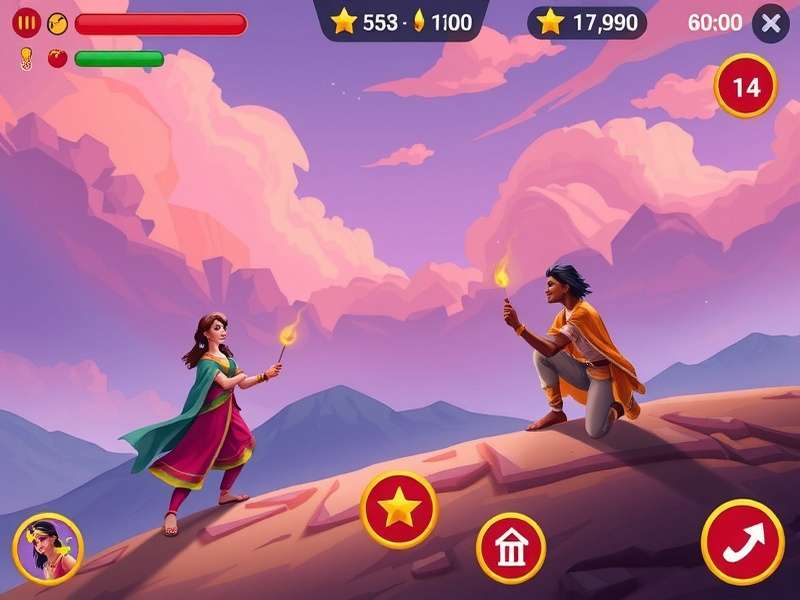Close the game with the X button
The image size is (800, 600).
770,24
